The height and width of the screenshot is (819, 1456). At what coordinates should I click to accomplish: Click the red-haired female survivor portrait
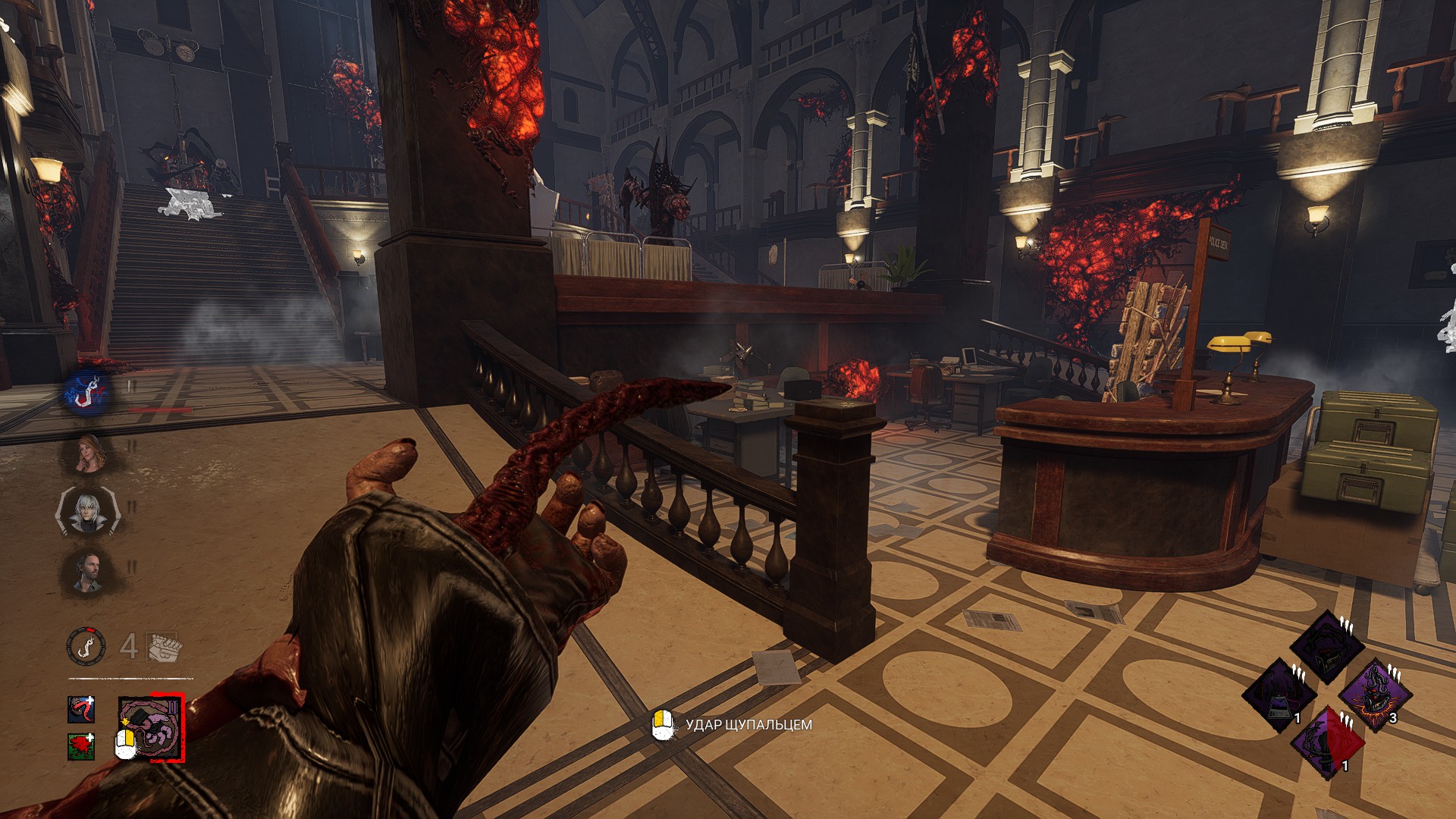click(x=89, y=453)
